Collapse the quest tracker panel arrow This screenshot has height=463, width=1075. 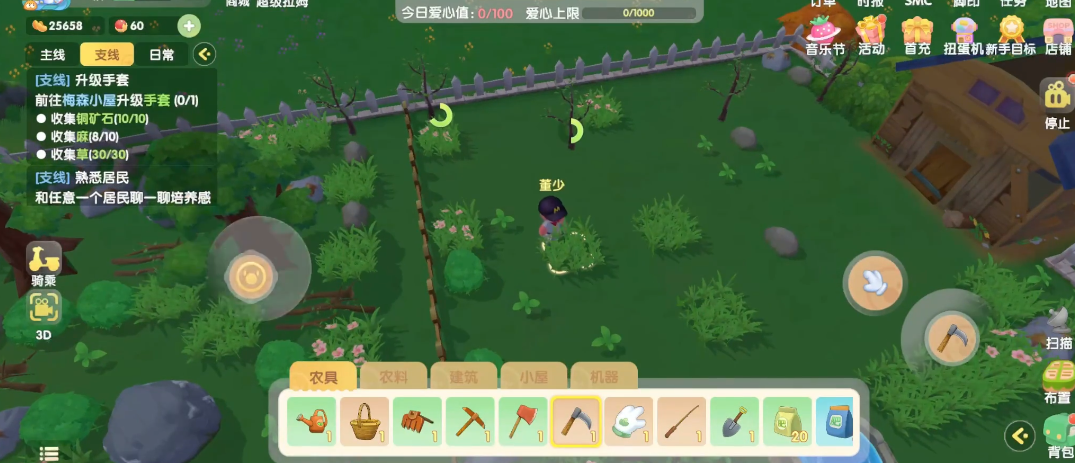(204, 54)
